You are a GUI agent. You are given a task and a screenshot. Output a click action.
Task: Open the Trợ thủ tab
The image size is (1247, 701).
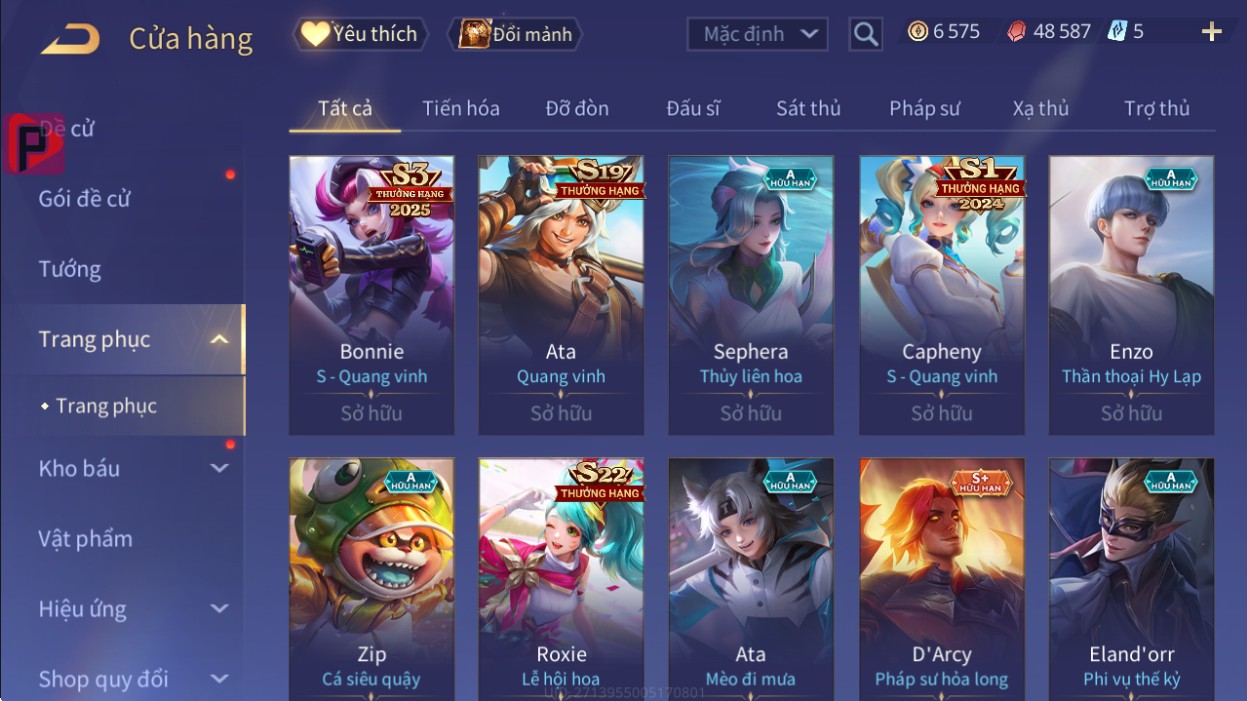[1156, 108]
